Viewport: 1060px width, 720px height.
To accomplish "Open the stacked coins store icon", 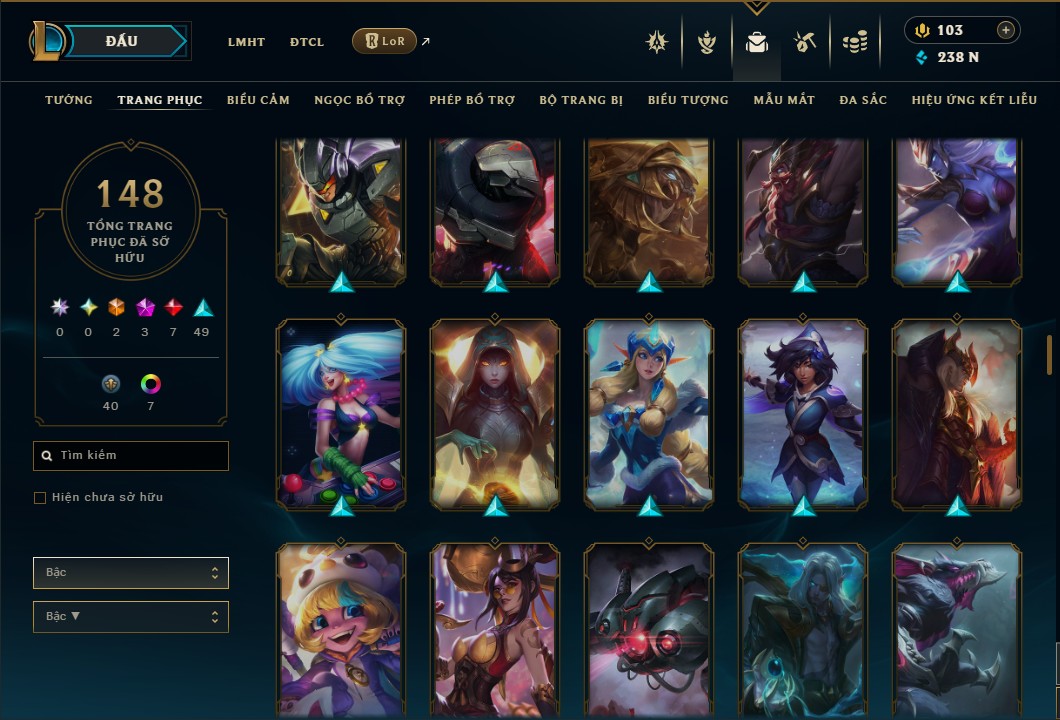I will click(854, 42).
